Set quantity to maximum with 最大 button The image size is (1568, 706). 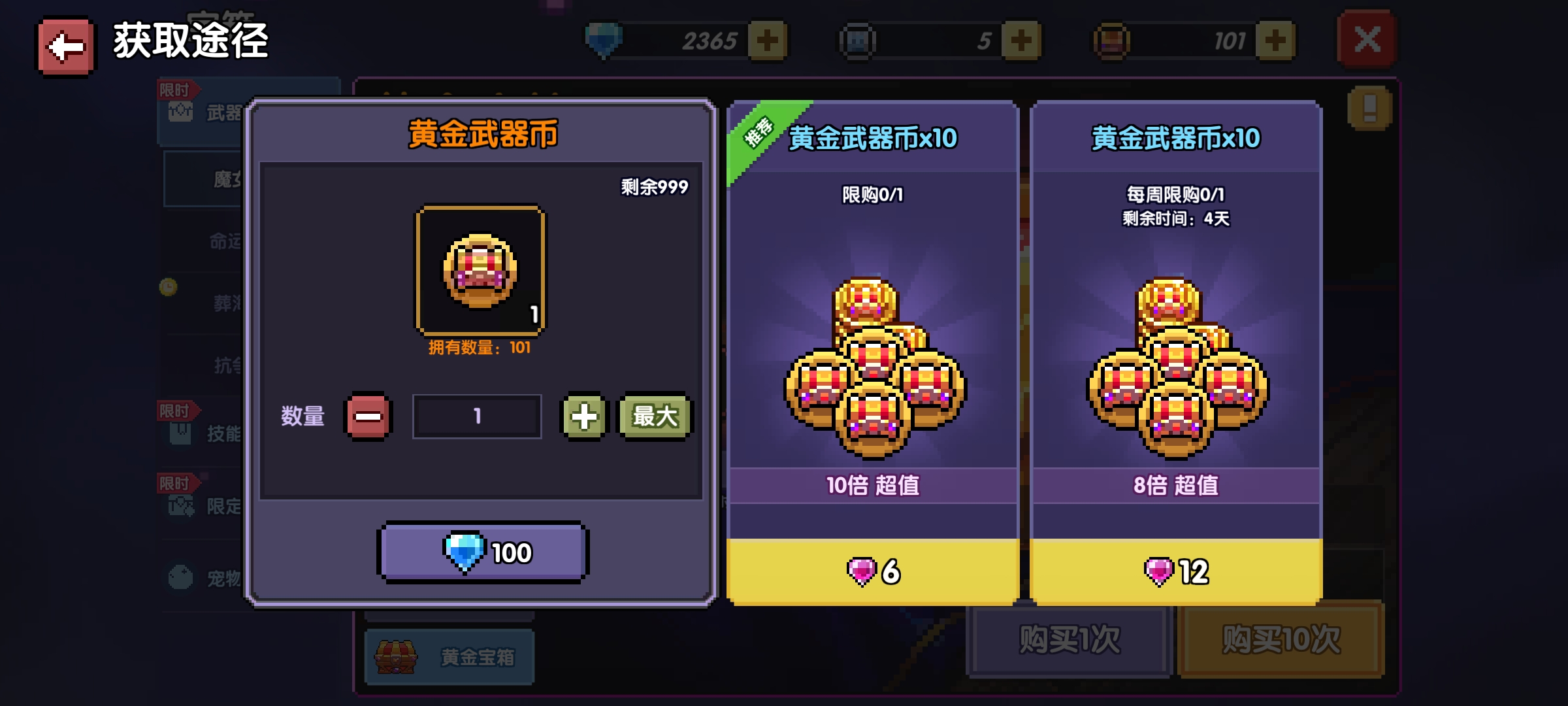point(655,416)
